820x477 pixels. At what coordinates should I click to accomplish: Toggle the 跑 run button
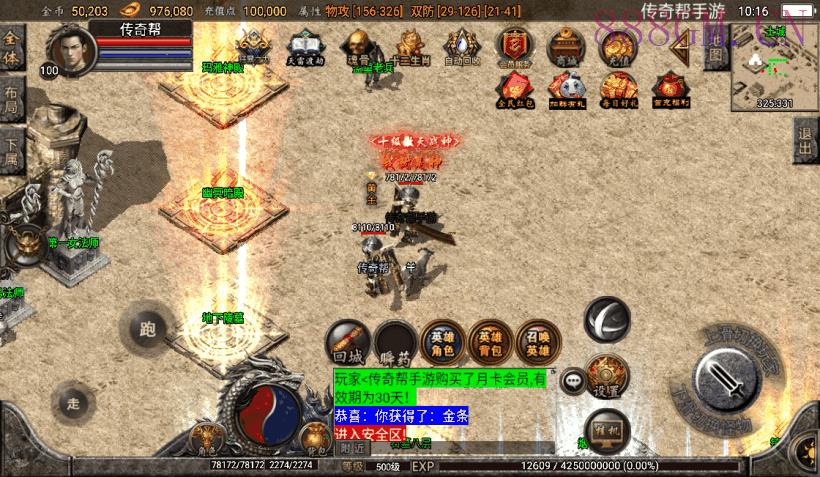148,329
